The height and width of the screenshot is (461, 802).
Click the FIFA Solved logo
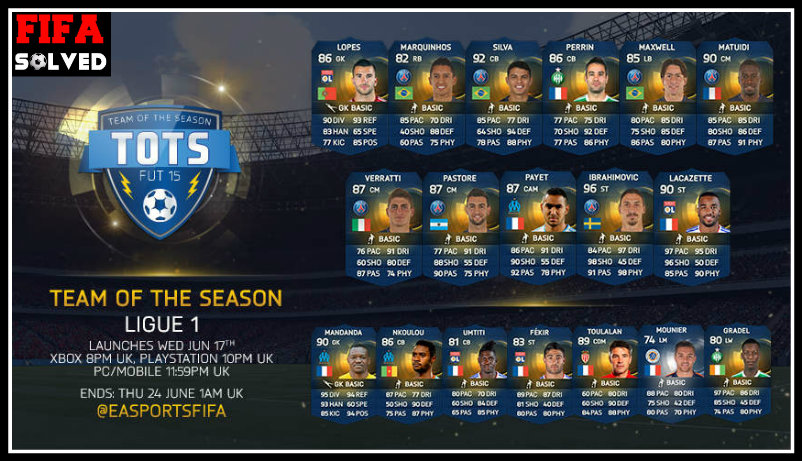60,44
